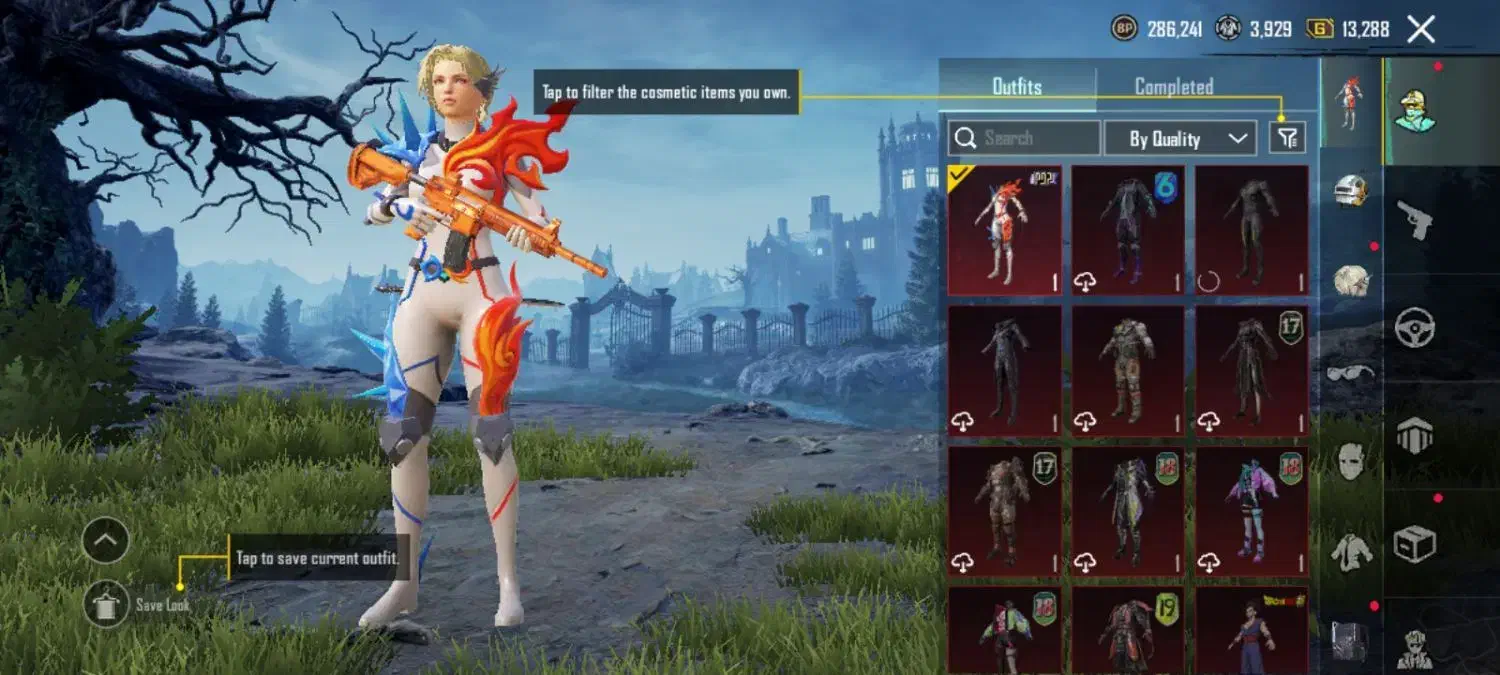Select the Dragon Ball character outfit
Image resolution: width=1500 pixels, height=675 pixels.
pos(1251,630)
